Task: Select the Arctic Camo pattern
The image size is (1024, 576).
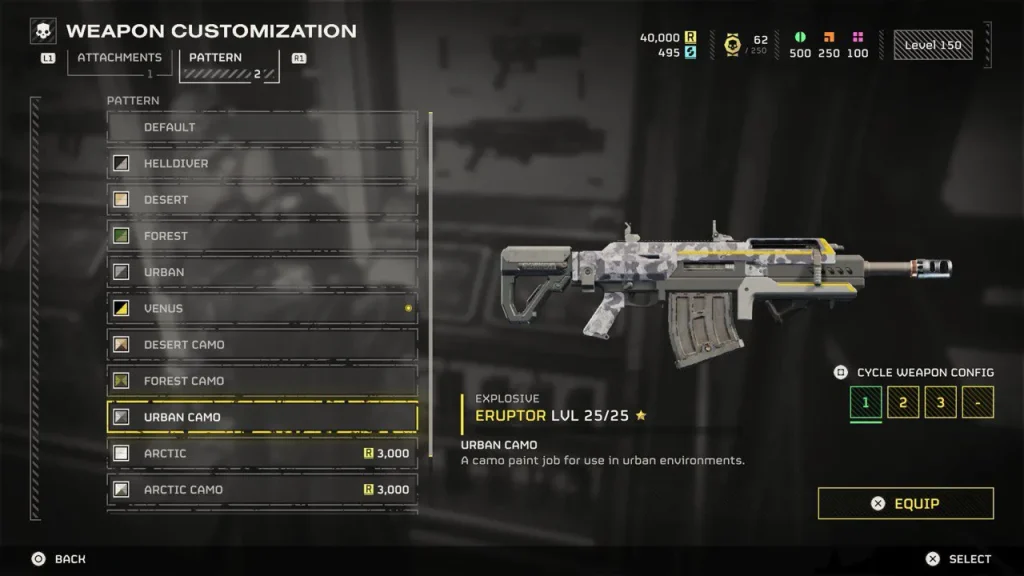Action: point(262,490)
